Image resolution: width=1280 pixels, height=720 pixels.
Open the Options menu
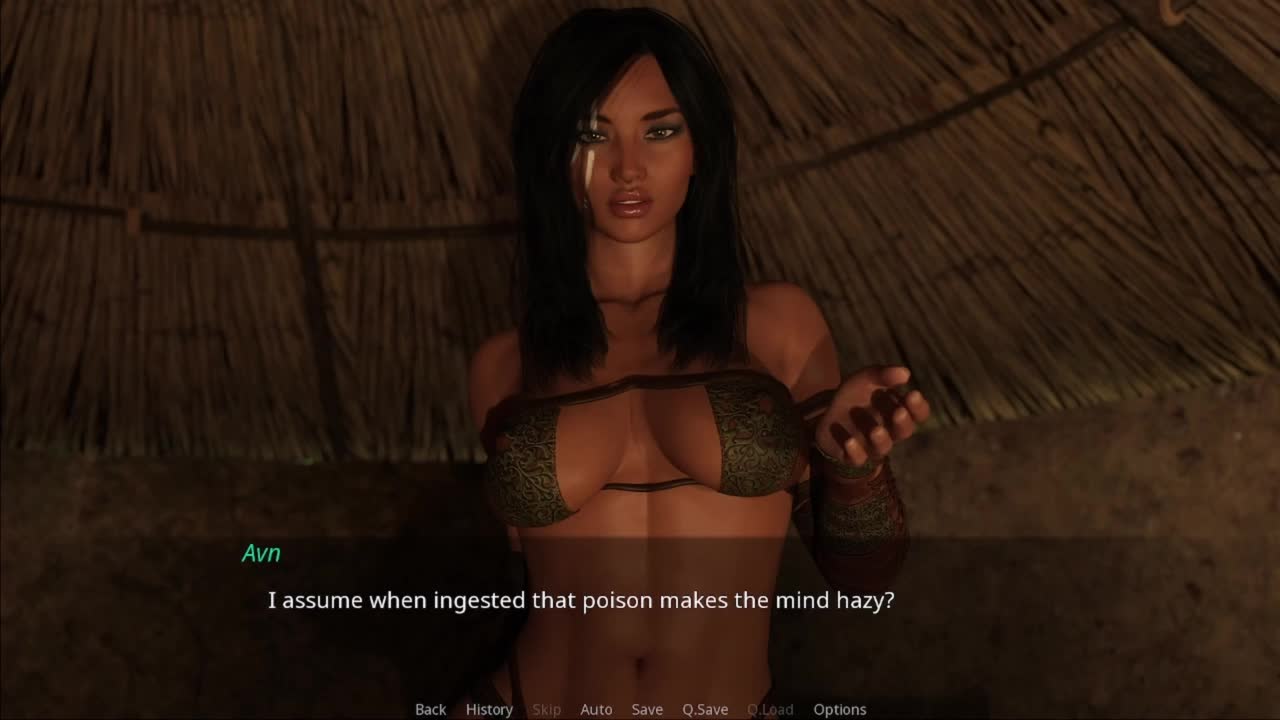pyautogui.click(x=839, y=709)
